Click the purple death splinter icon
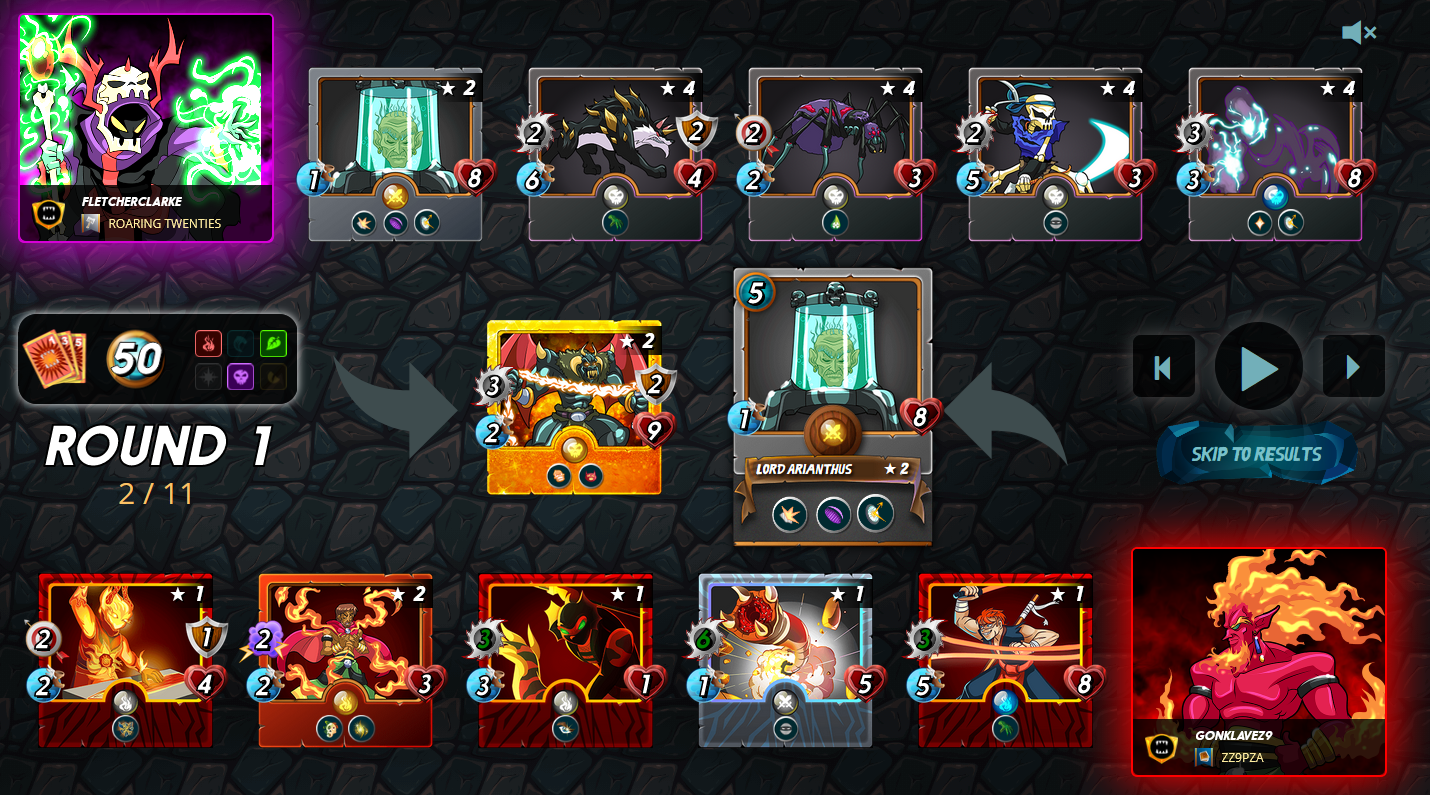This screenshot has width=1430, height=795. point(240,376)
